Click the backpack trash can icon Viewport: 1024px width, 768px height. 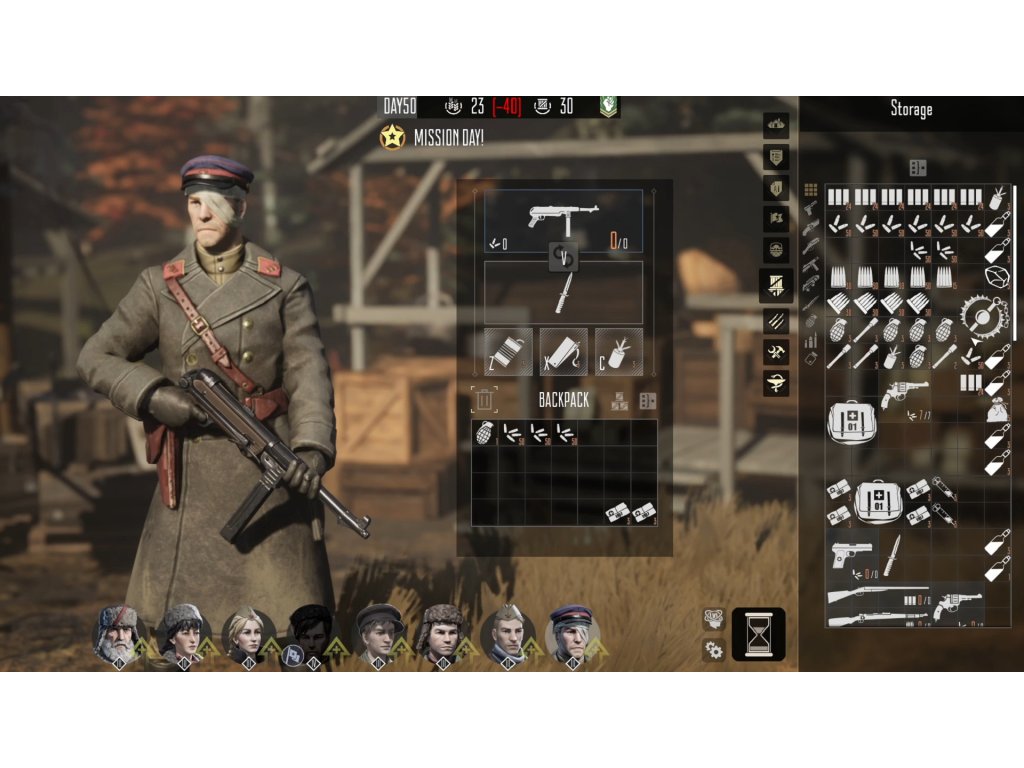click(484, 400)
